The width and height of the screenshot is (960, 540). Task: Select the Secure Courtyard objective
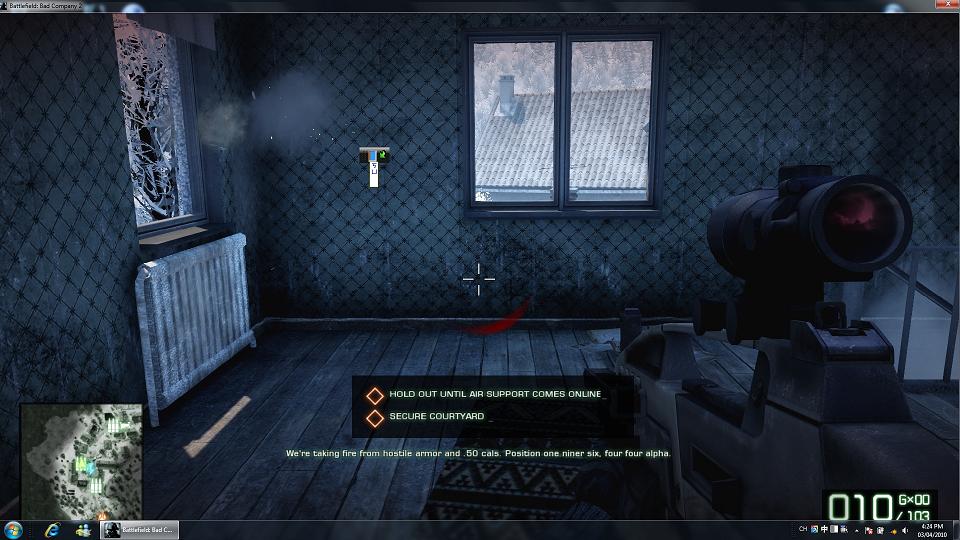[x=437, y=416]
